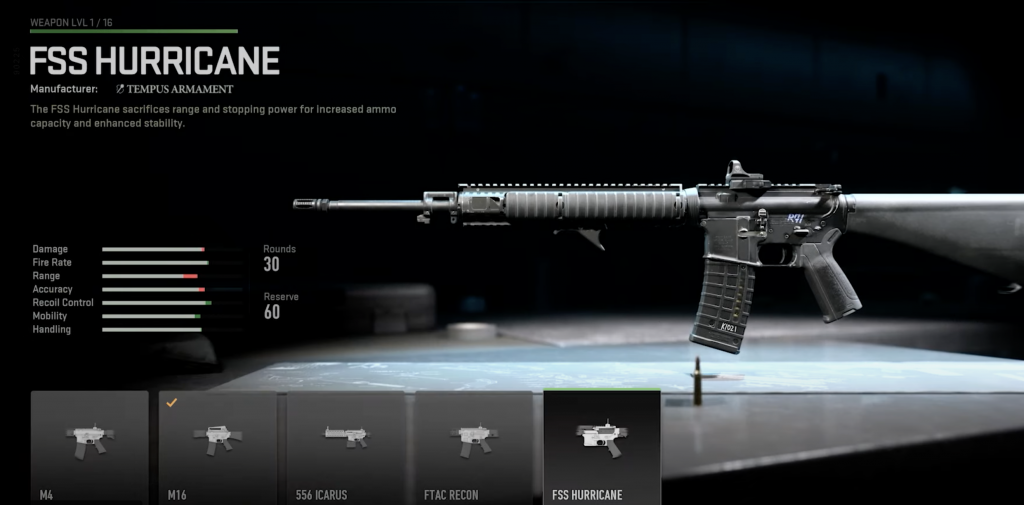Pick the 556 Icarus weapon tile
Viewport: 1024px width, 505px height.
click(x=345, y=446)
